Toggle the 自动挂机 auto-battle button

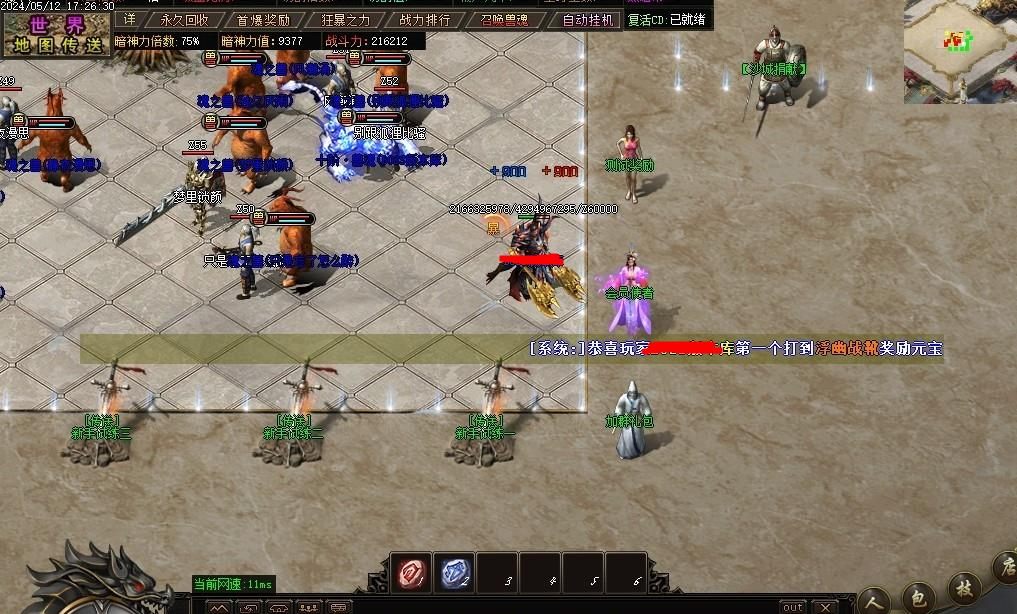[588, 19]
